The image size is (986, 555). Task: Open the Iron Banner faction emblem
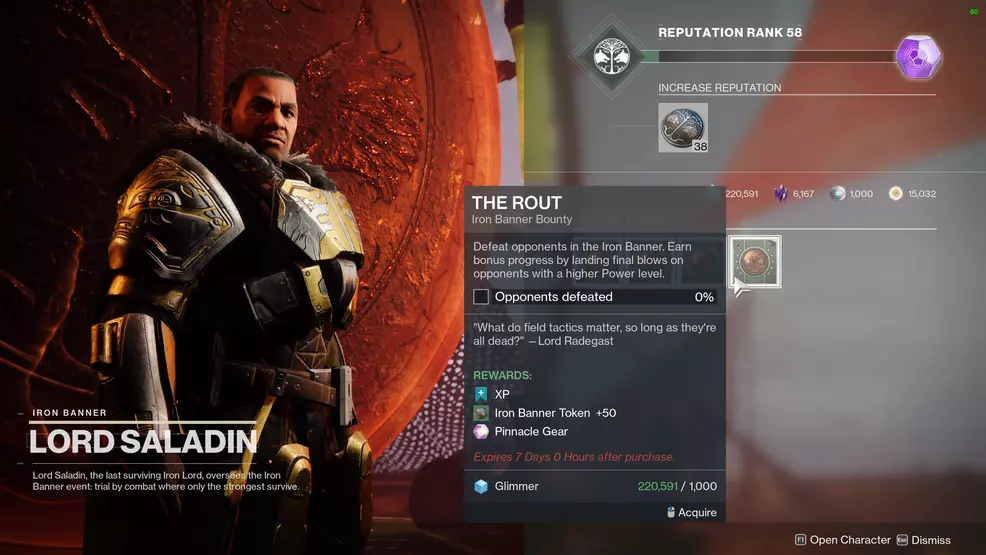click(x=609, y=56)
